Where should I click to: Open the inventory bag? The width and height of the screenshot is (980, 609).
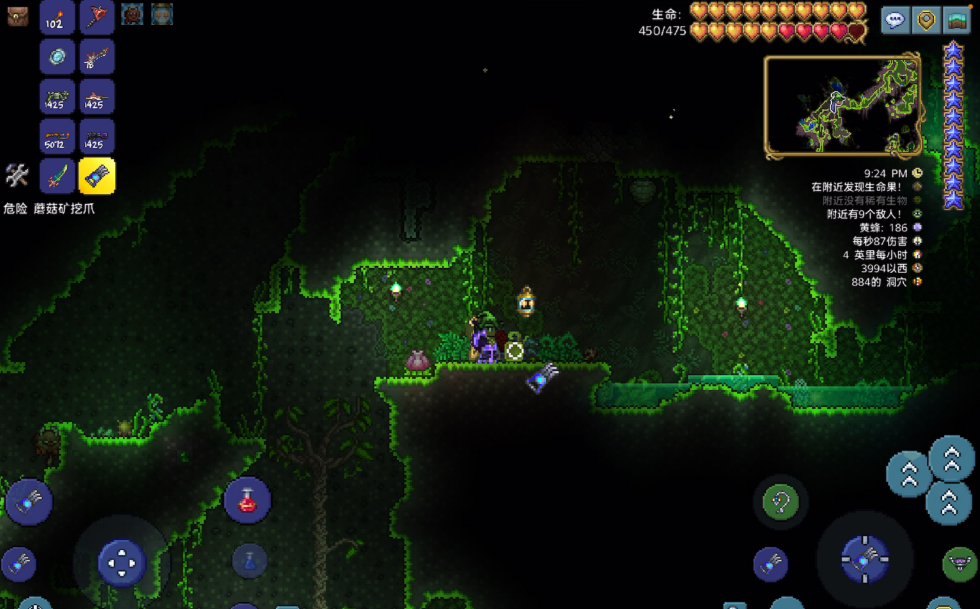[17, 16]
